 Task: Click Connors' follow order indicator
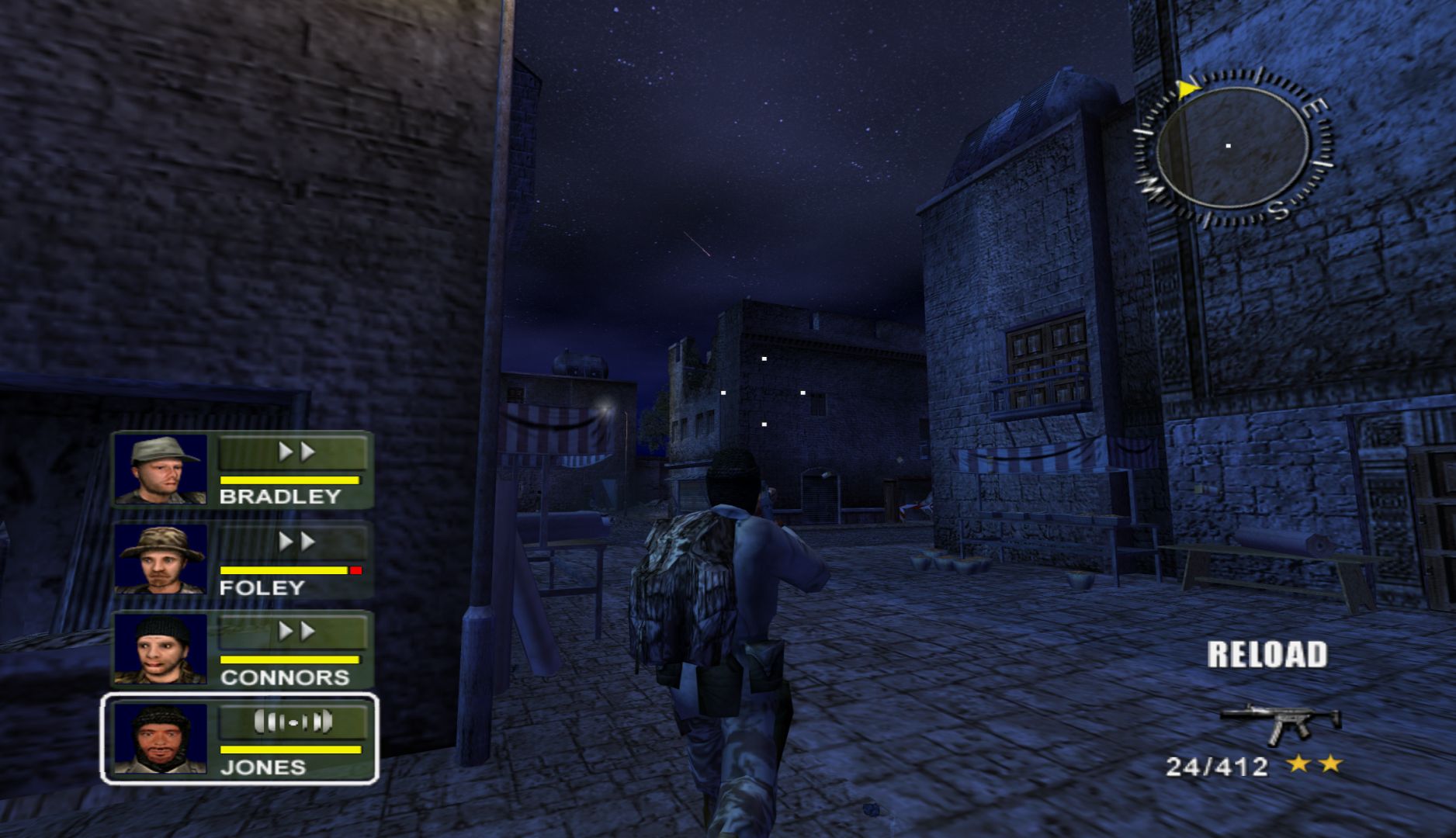tap(293, 632)
